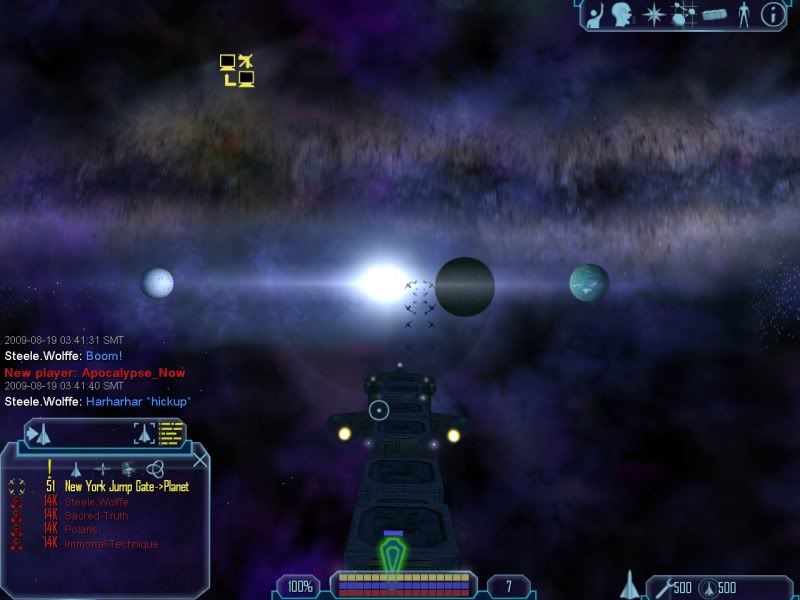Show loot filter in contact list
Image resolution: width=800 pixels, height=600 pixels.
point(128,468)
